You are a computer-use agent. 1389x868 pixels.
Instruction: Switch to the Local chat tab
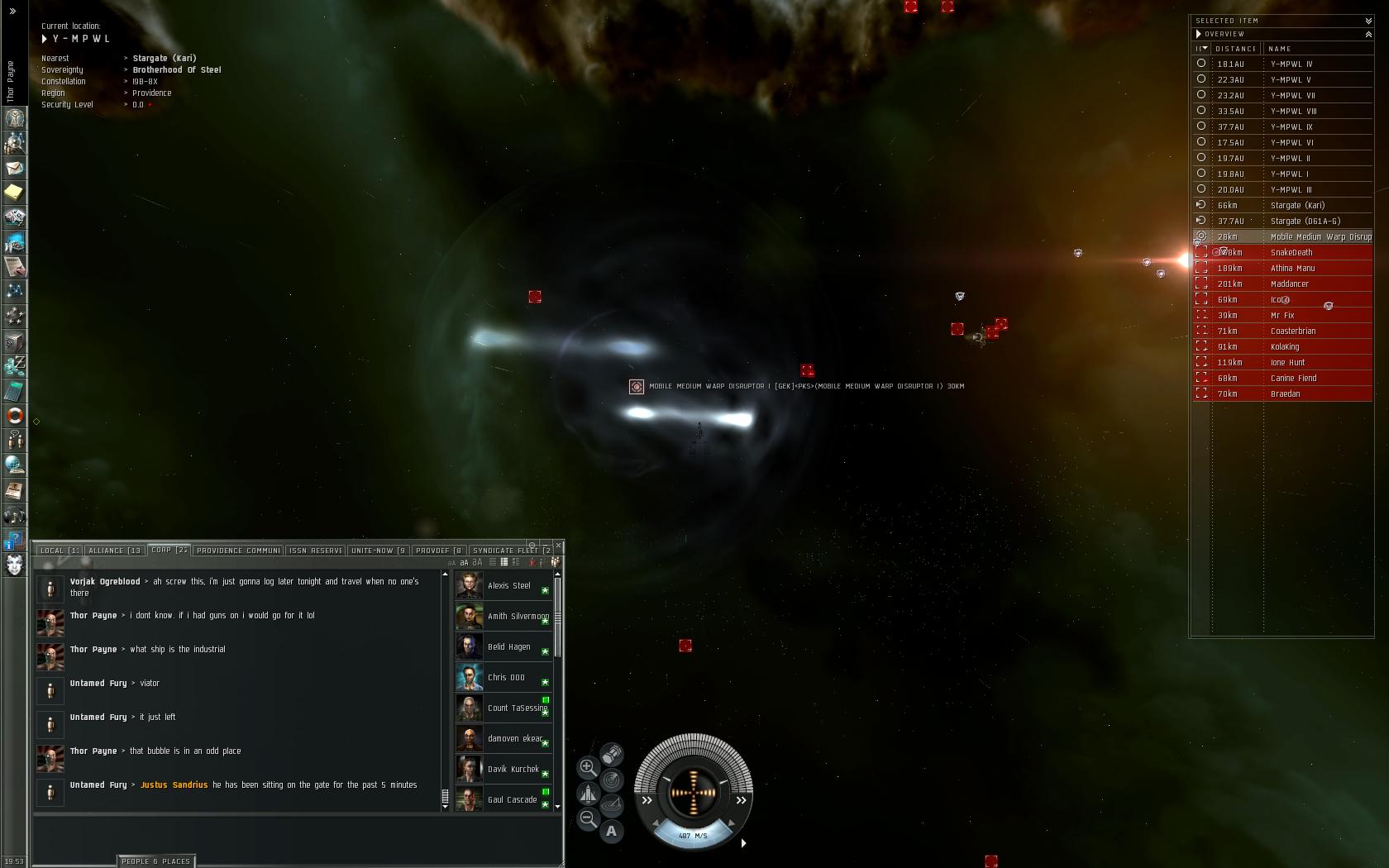pos(58,551)
